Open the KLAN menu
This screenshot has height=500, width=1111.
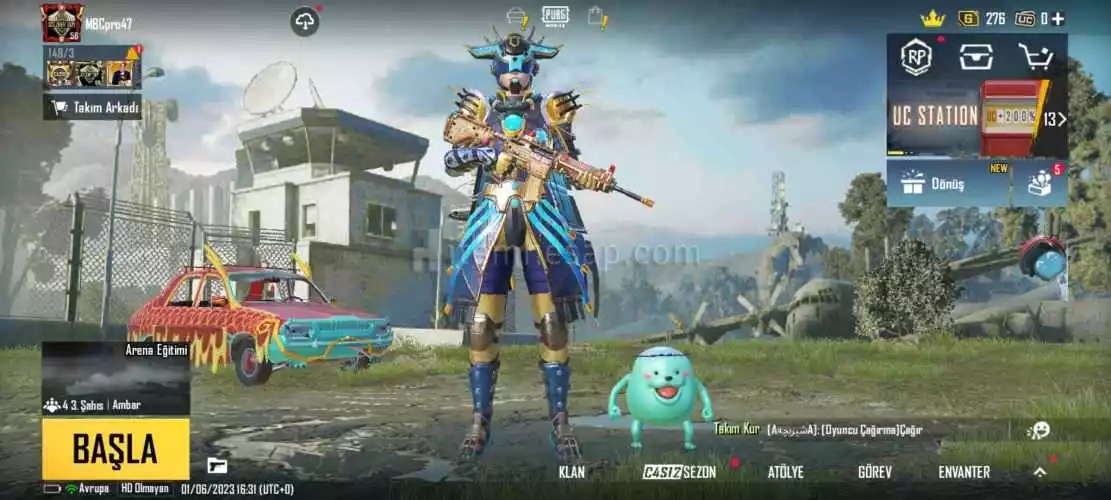point(571,472)
